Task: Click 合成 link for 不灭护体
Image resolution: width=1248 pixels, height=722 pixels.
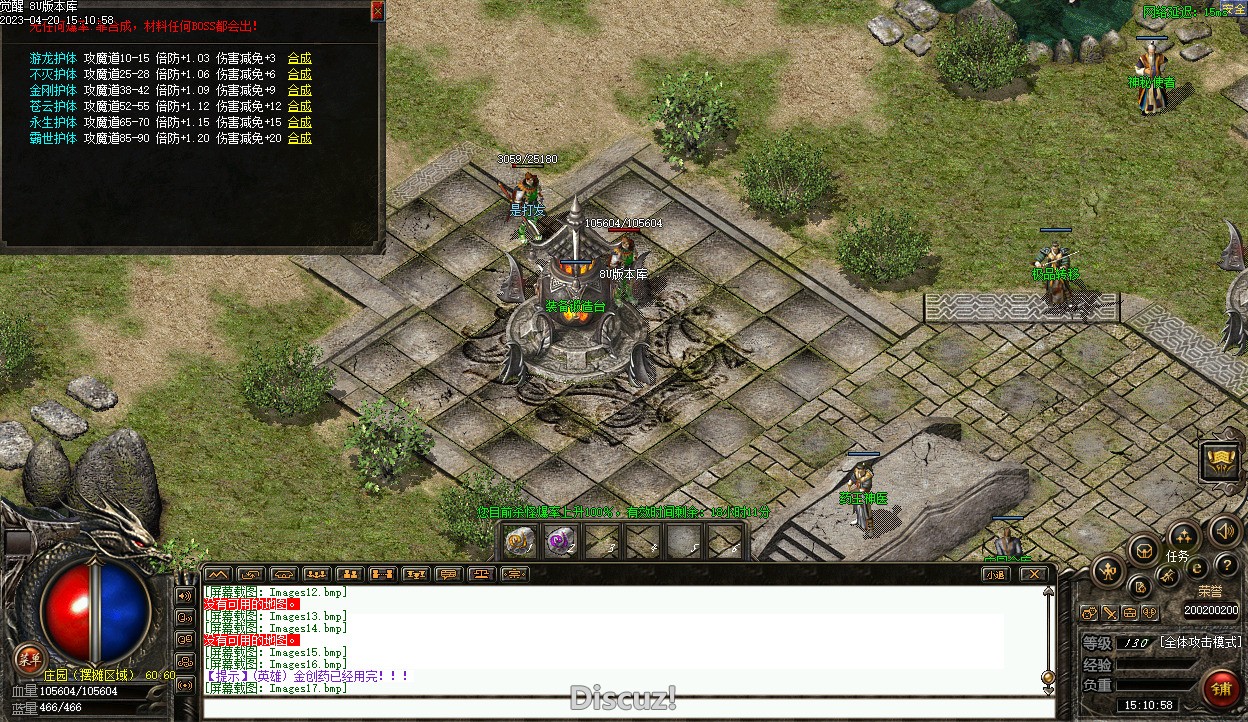Action: click(x=299, y=74)
